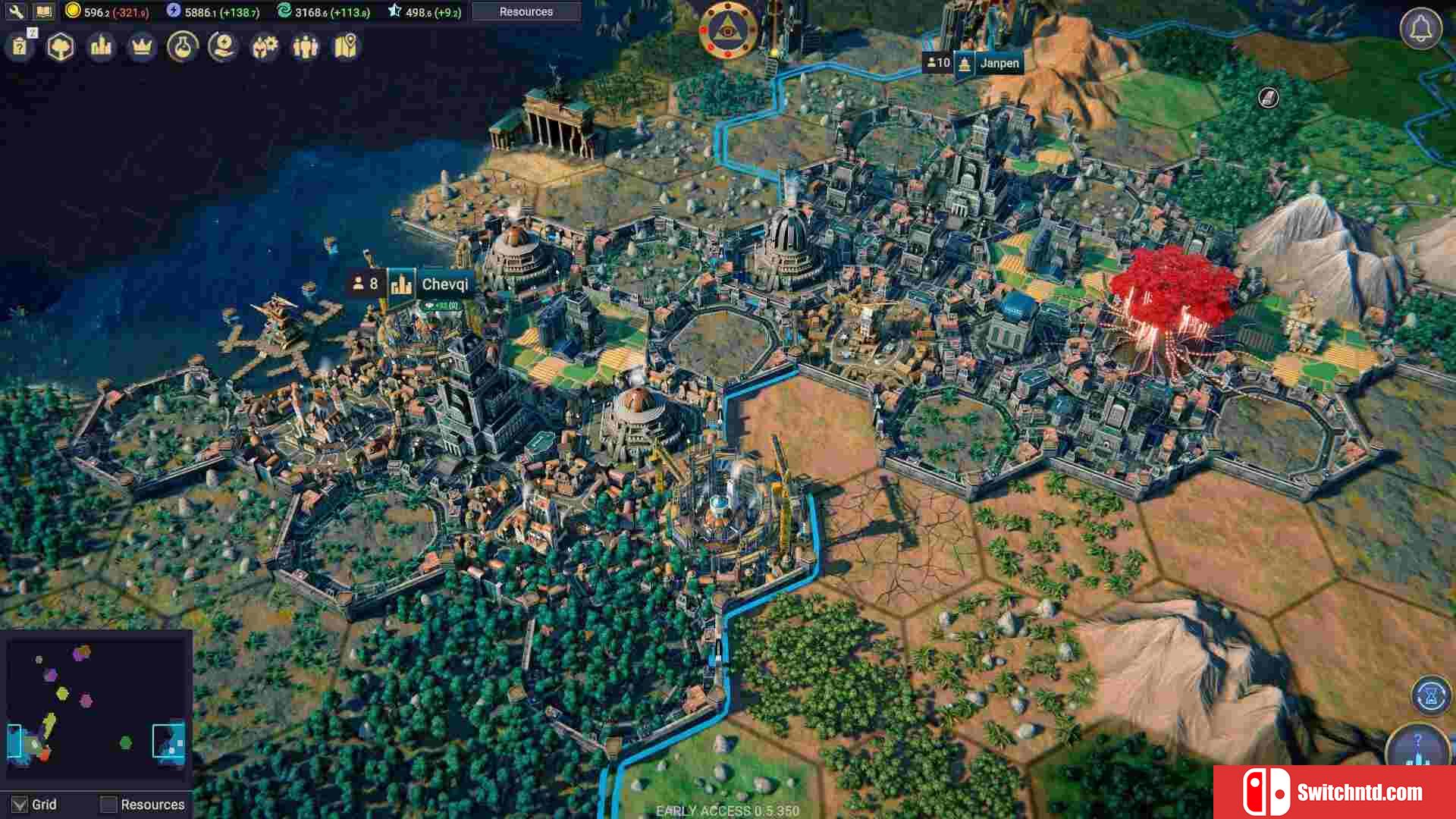Open the cities overview icon

[x=101, y=47]
